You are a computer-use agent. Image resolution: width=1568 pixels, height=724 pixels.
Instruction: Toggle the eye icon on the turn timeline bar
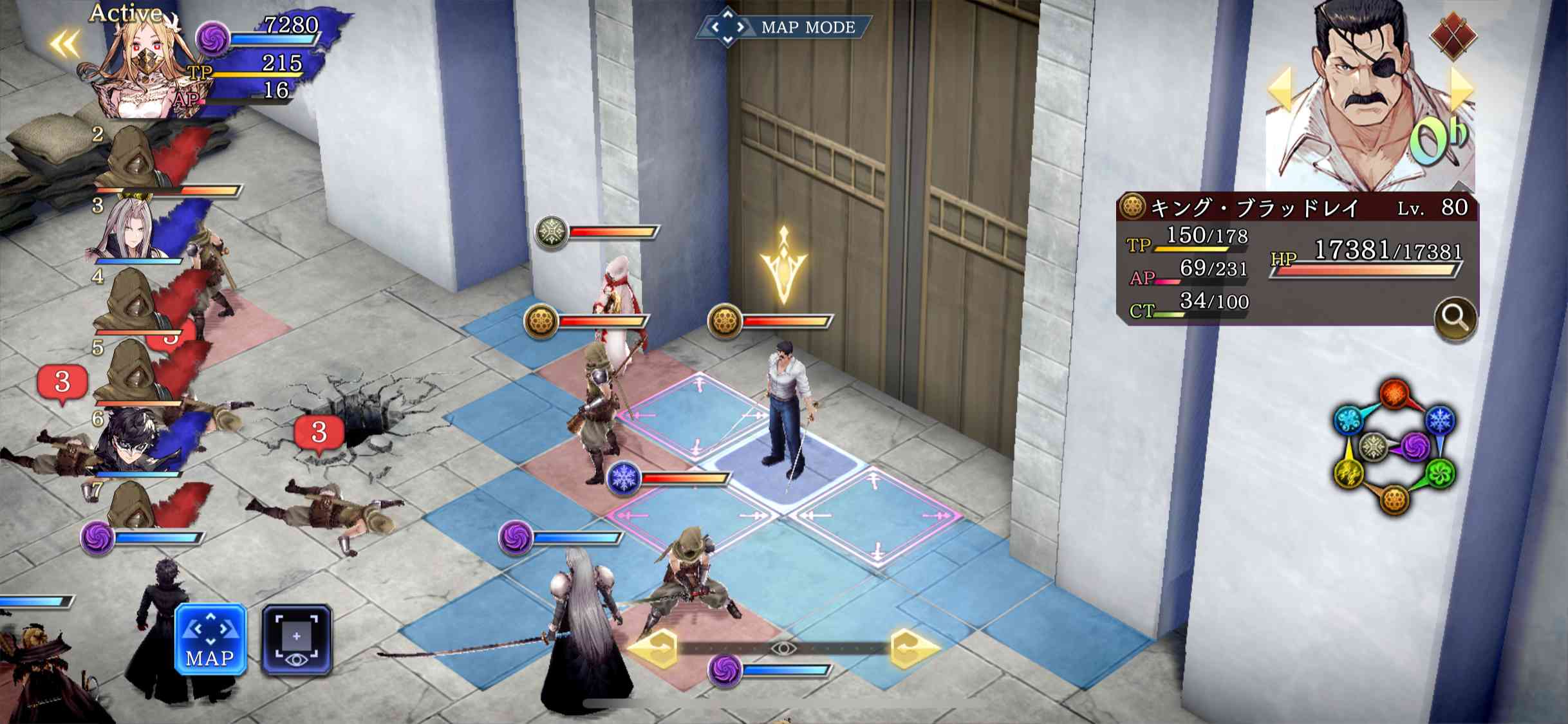point(783,649)
